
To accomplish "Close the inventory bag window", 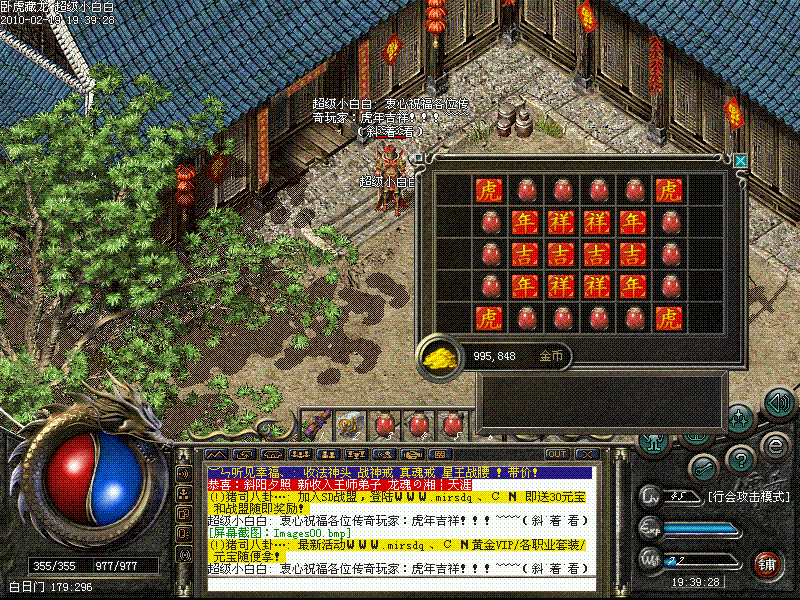I will (740, 160).
